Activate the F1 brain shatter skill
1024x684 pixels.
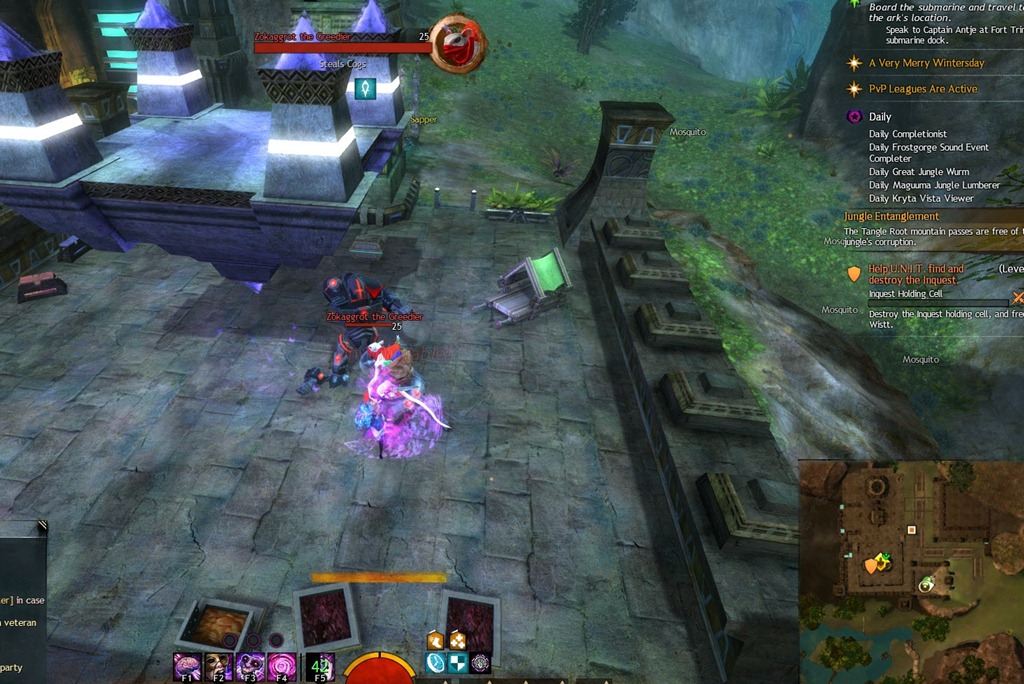[x=187, y=667]
